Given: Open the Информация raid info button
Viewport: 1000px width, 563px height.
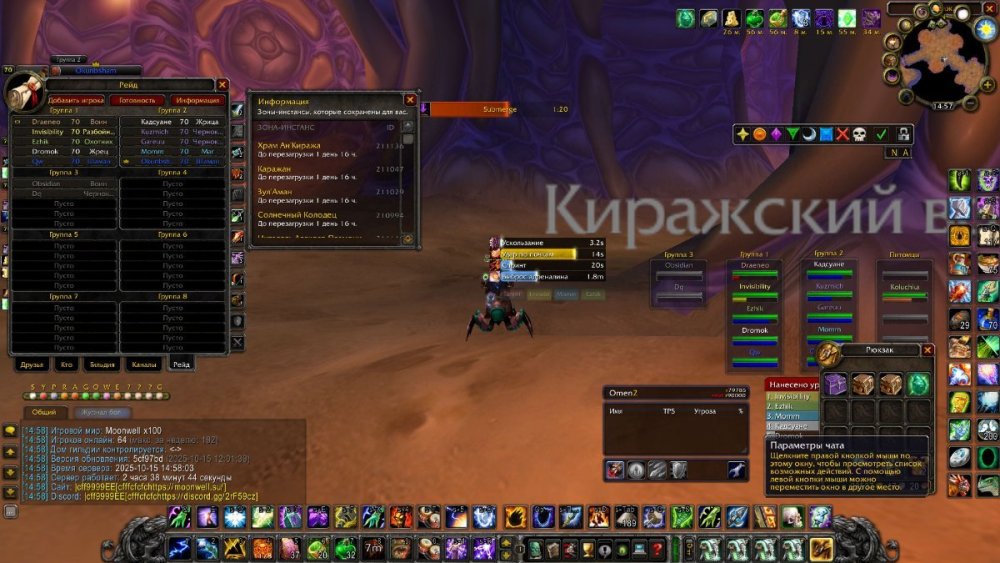Looking at the screenshot, I should click(x=197, y=100).
